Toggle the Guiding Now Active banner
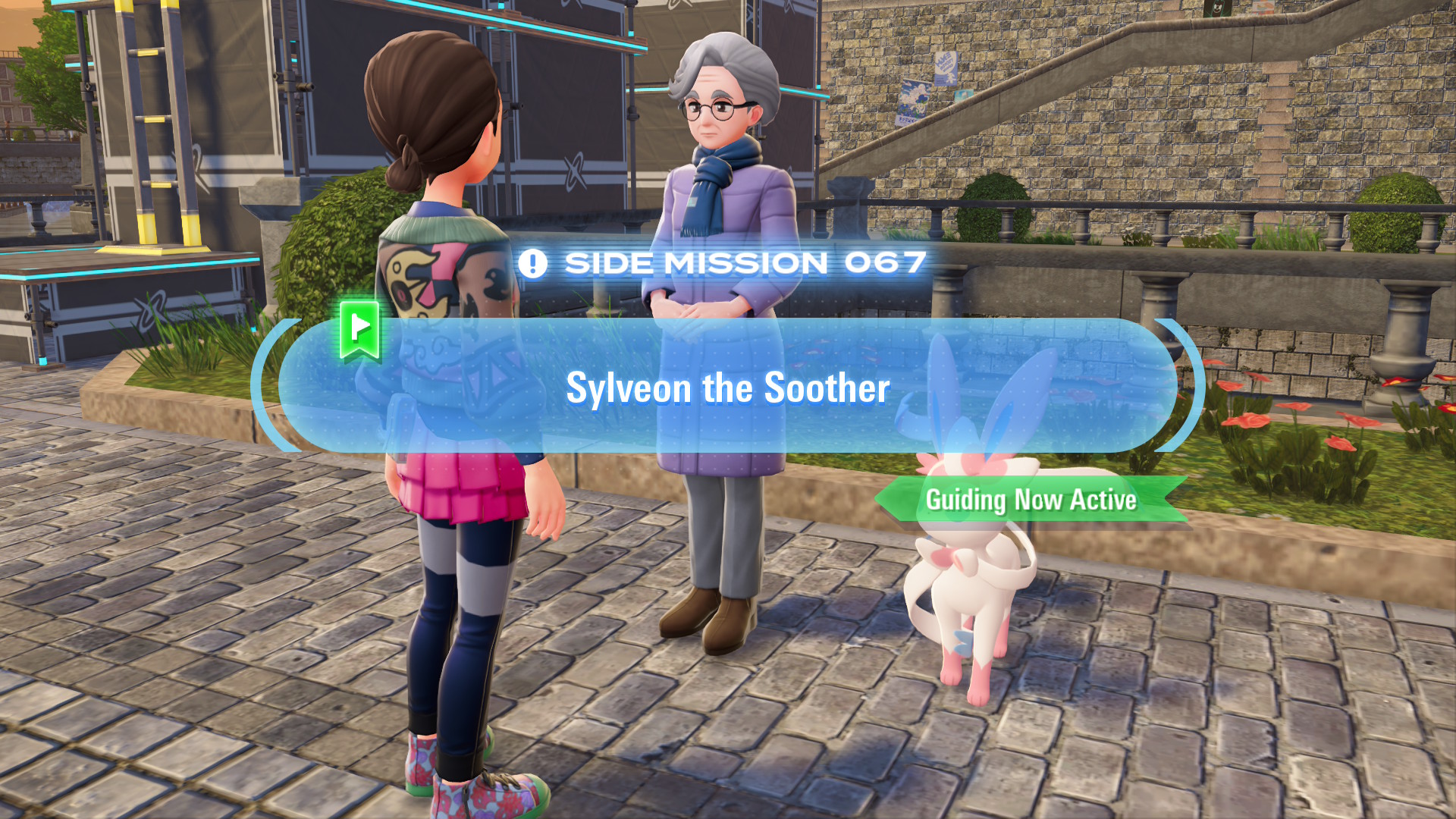This screenshot has width=1456, height=819. (1031, 500)
